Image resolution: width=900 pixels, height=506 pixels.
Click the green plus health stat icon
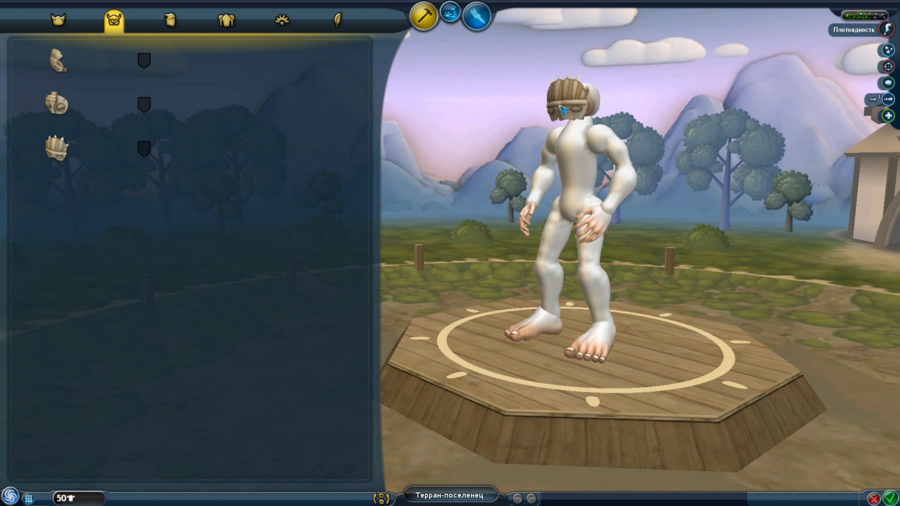click(x=887, y=116)
